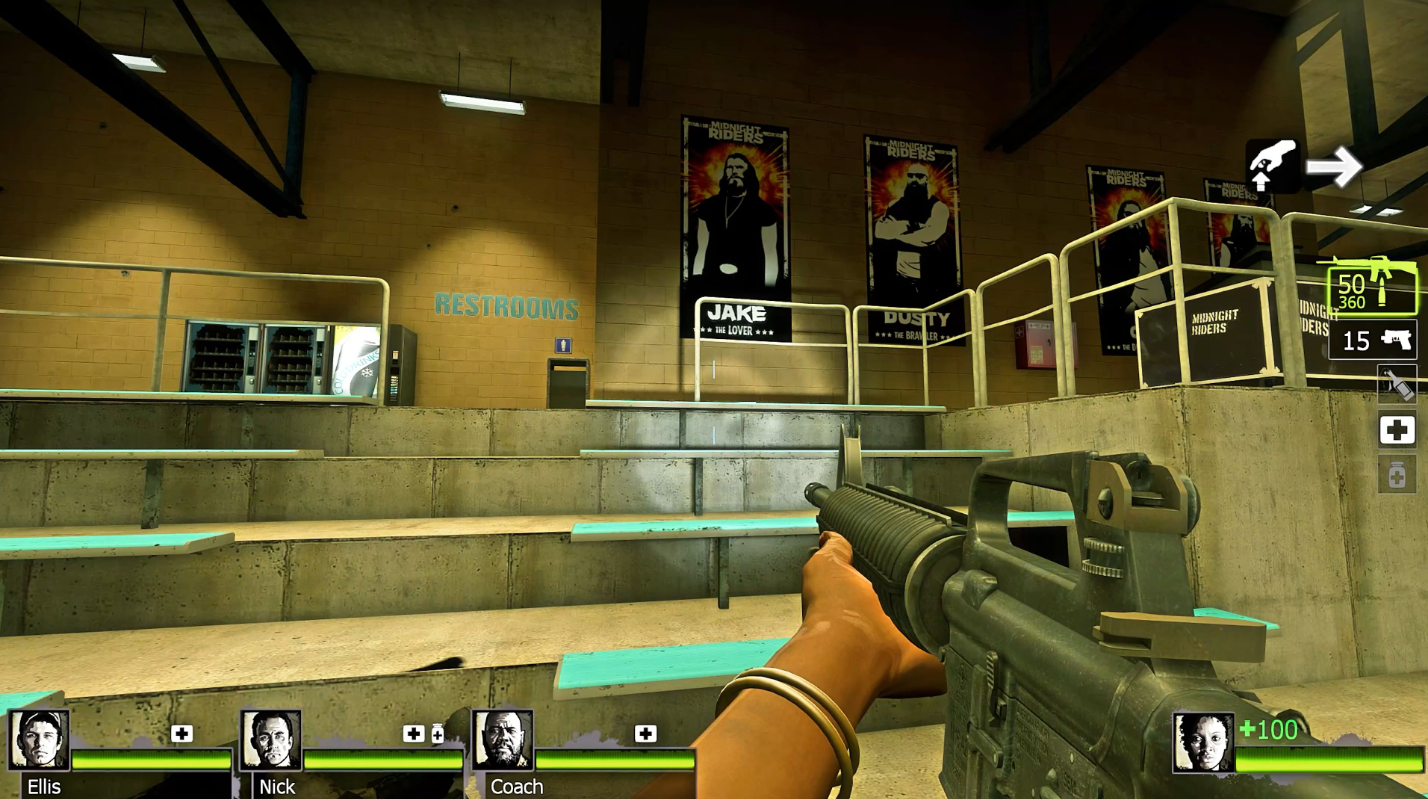Choose the first aid kit slot

(x=1397, y=430)
